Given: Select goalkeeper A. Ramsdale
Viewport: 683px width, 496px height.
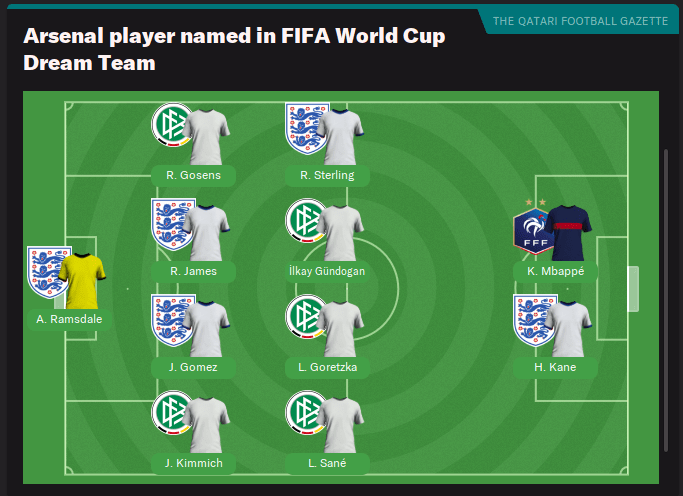Looking at the screenshot, I should [x=68, y=319].
